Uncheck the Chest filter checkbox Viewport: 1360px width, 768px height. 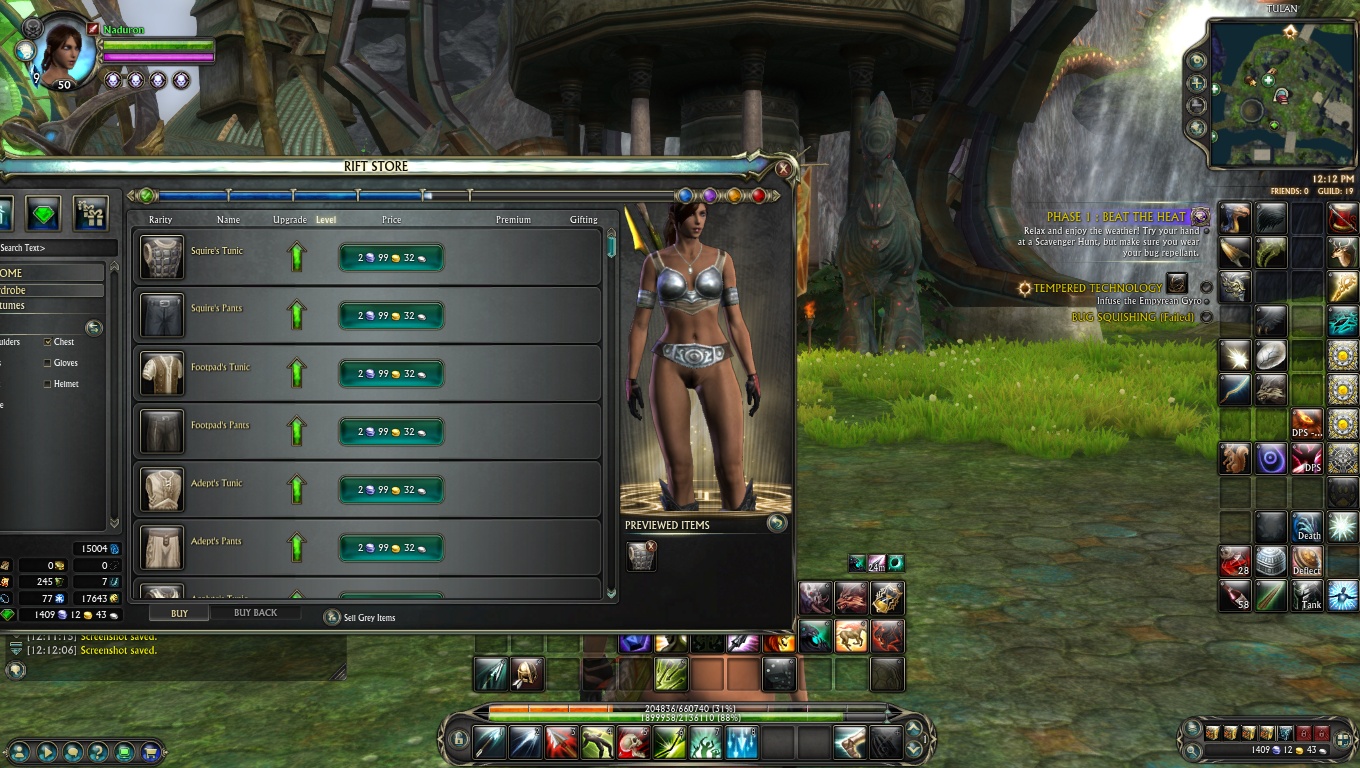(48, 342)
